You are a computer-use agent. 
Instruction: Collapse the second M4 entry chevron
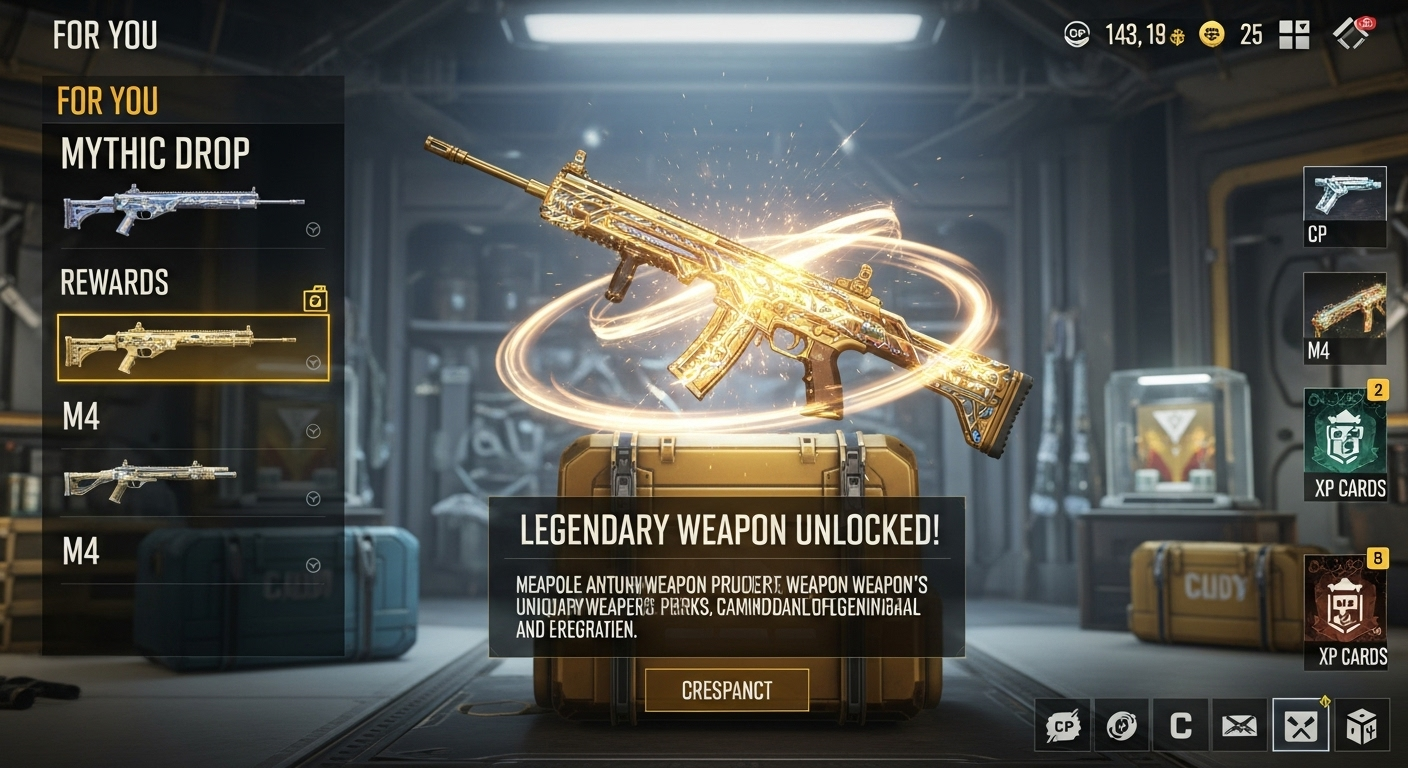(313, 565)
